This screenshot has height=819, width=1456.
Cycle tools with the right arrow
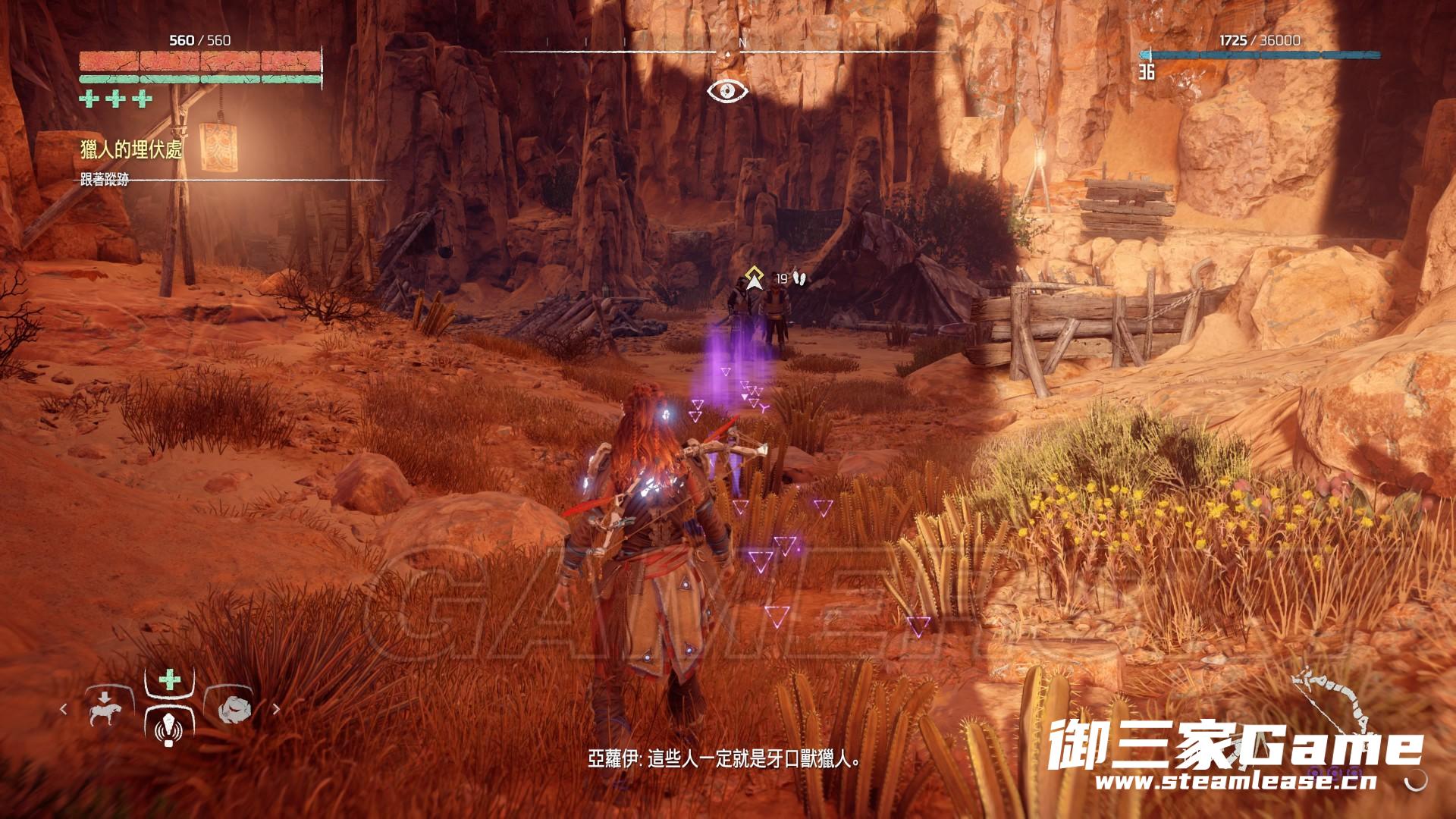tap(276, 710)
